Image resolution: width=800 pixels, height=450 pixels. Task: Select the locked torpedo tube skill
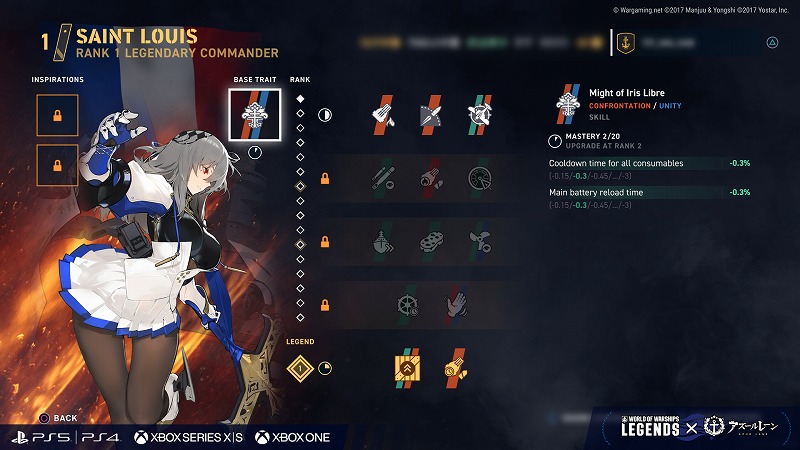pyautogui.click(x=383, y=179)
